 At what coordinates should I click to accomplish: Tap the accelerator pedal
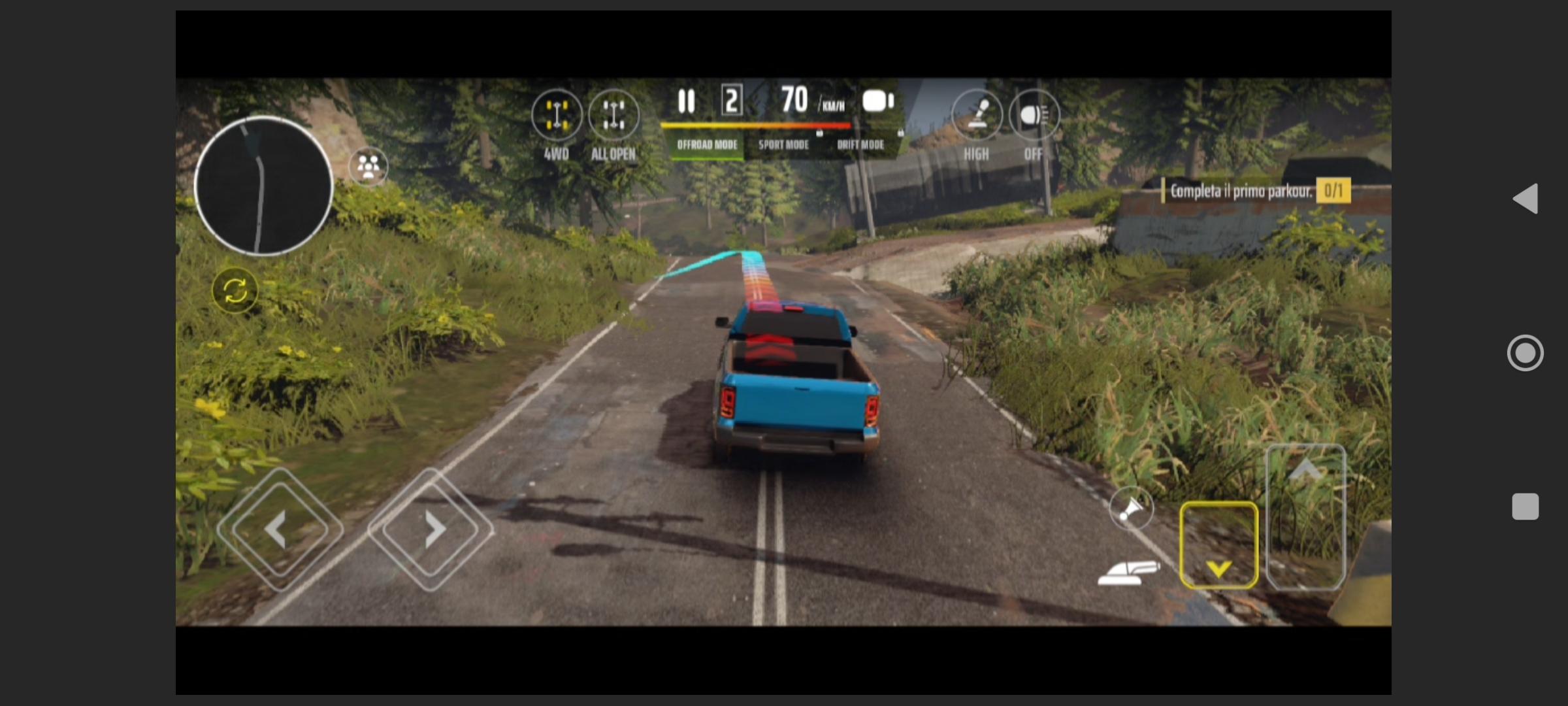pyautogui.click(x=1305, y=516)
